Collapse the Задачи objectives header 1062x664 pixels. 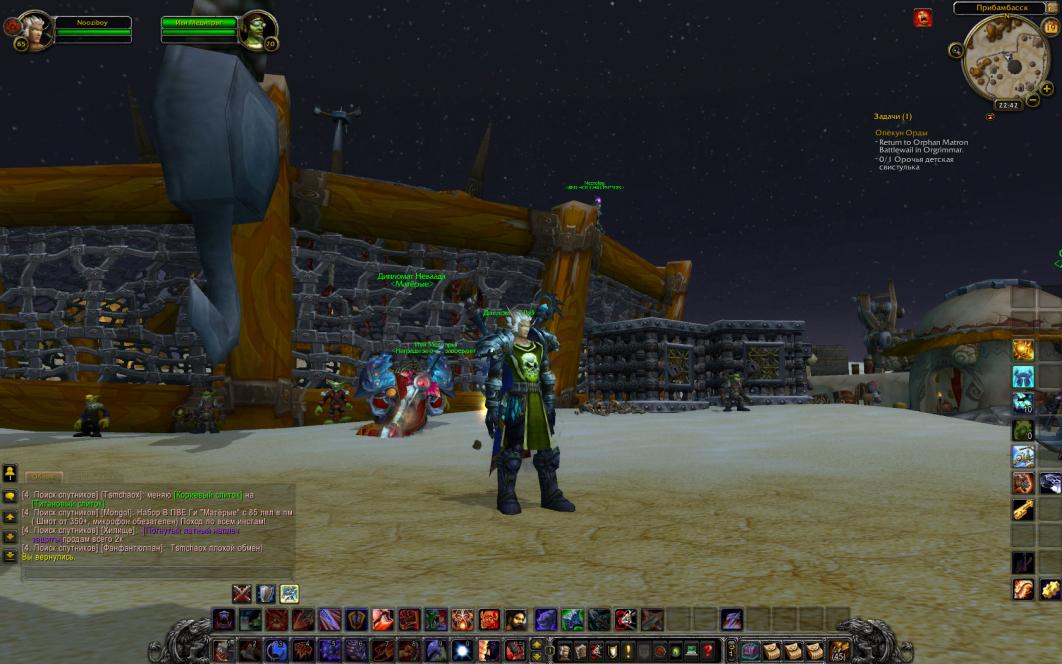point(892,116)
